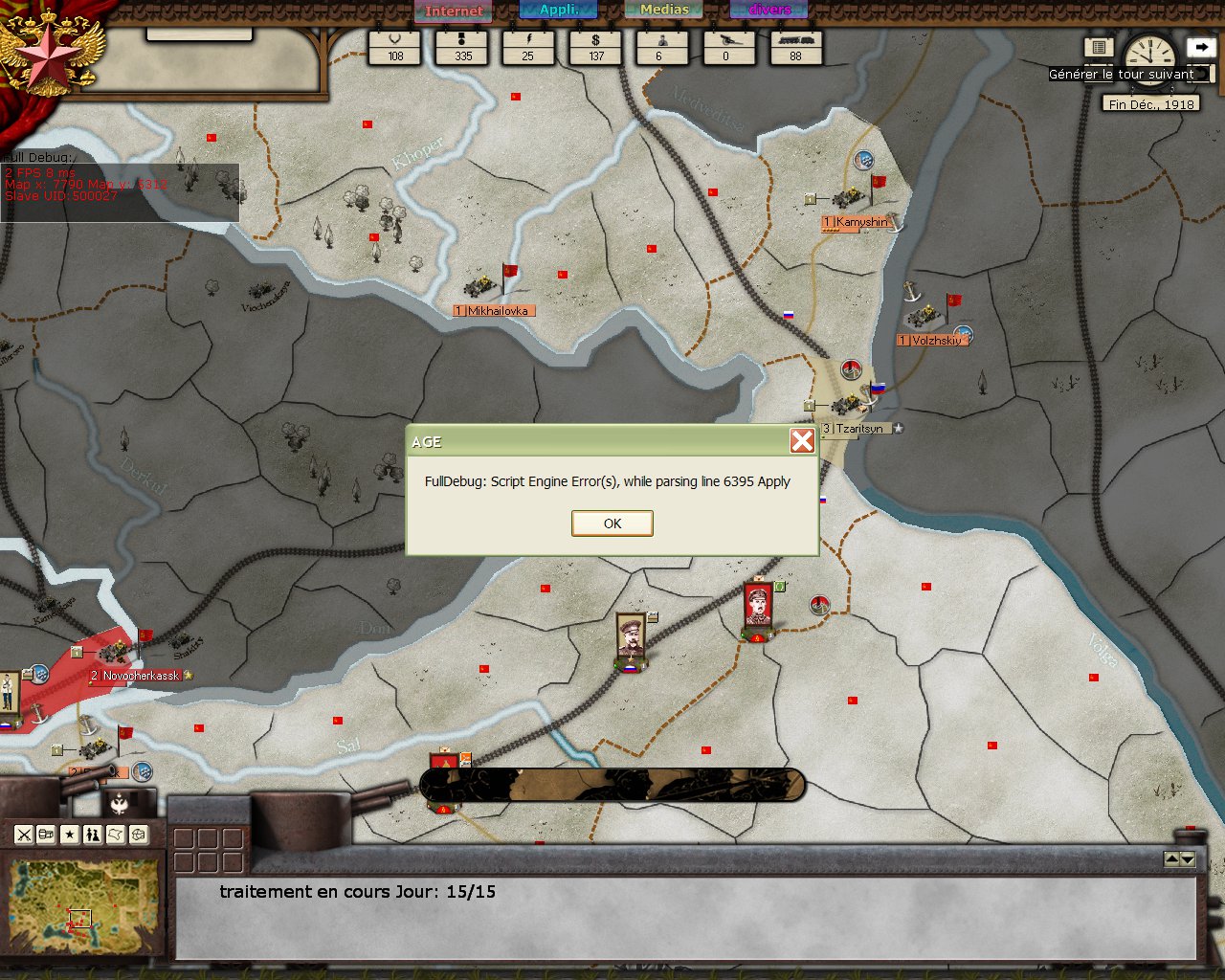The image size is (1225, 980).
Task: Pick the red-framed general portrait unit
Action: point(758,606)
